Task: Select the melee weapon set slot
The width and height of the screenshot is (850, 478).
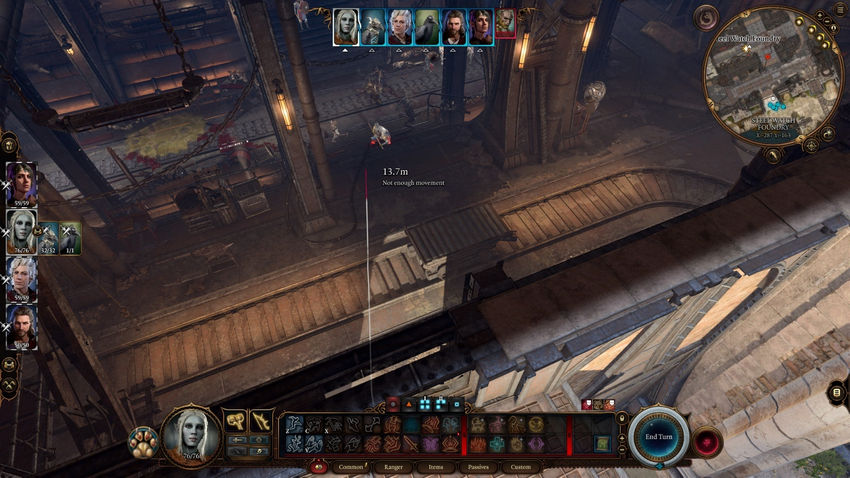Action: [235, 421]
